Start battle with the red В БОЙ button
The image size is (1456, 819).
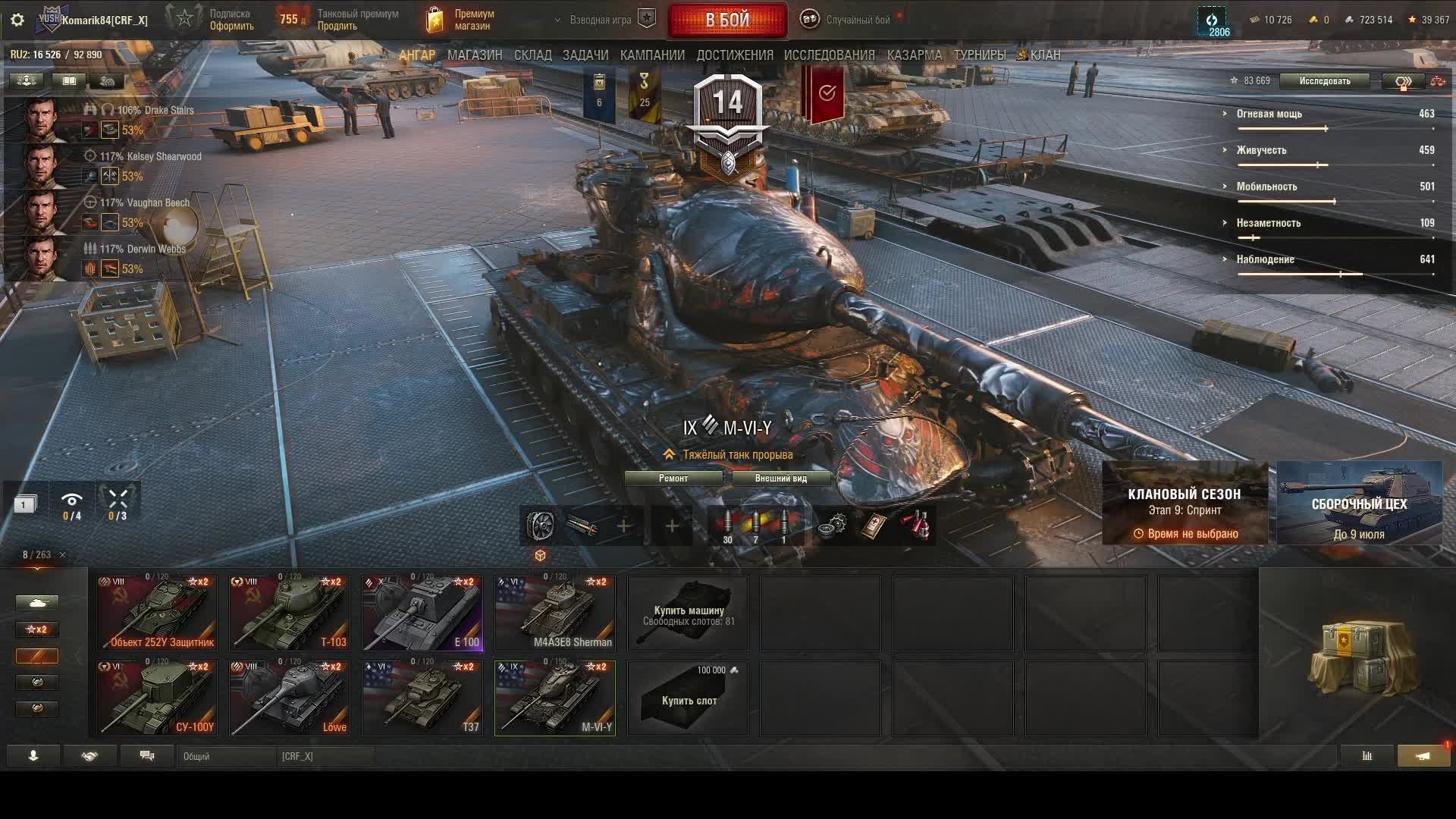(x=727, y=20)
